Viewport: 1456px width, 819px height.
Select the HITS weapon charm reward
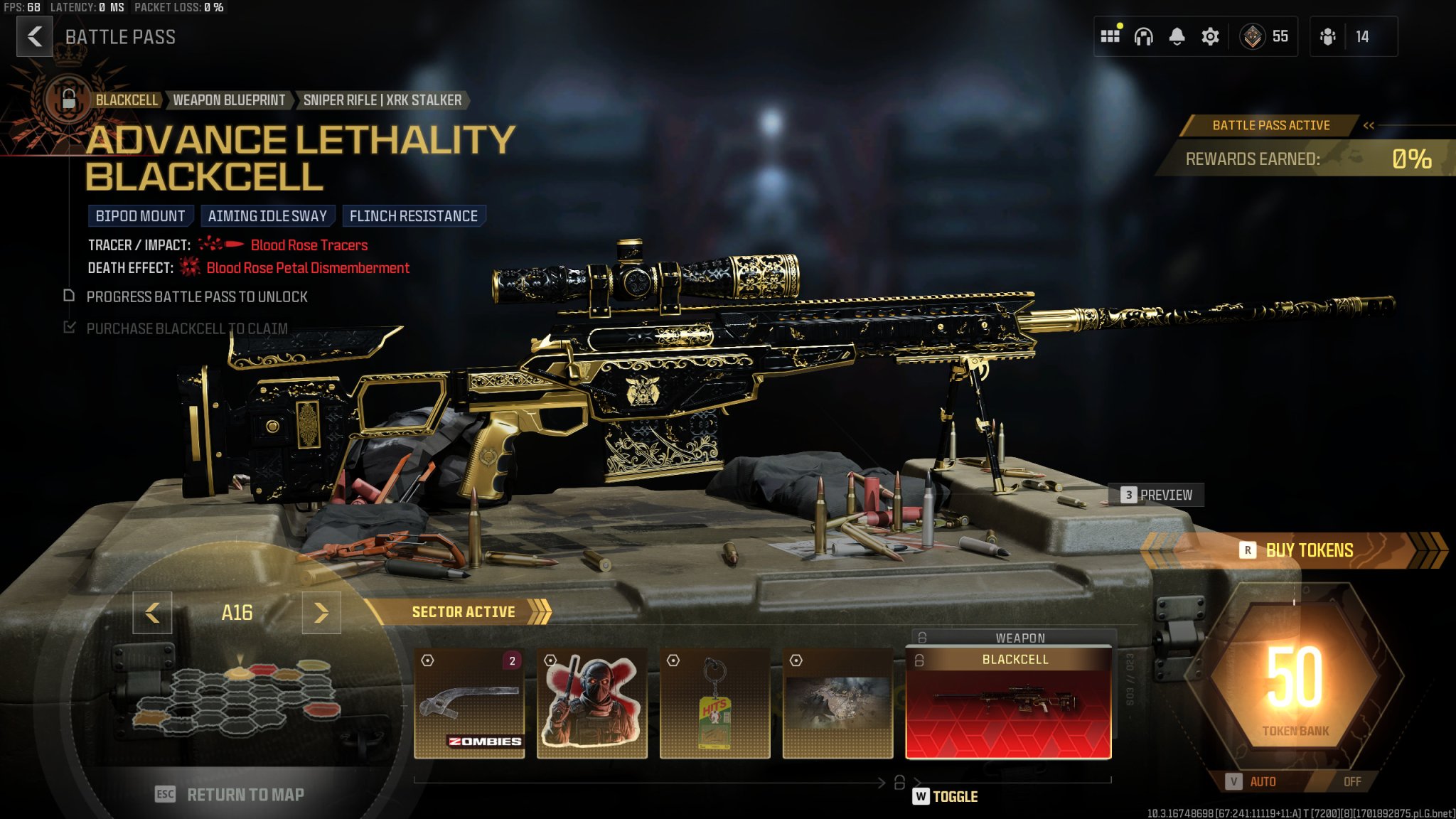pyautogui.click(x=714, y=702)
